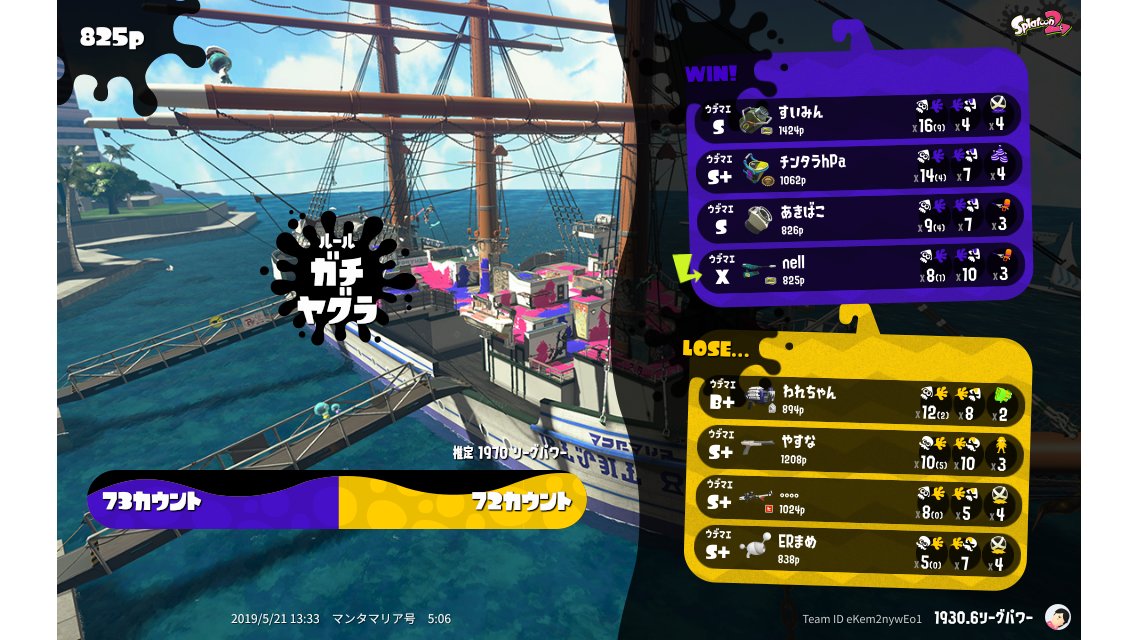Choose player チンタラhPa in winners list
Image resolution: width=1138 pixels, height=640 pixels.
click(x=860, y=166)
